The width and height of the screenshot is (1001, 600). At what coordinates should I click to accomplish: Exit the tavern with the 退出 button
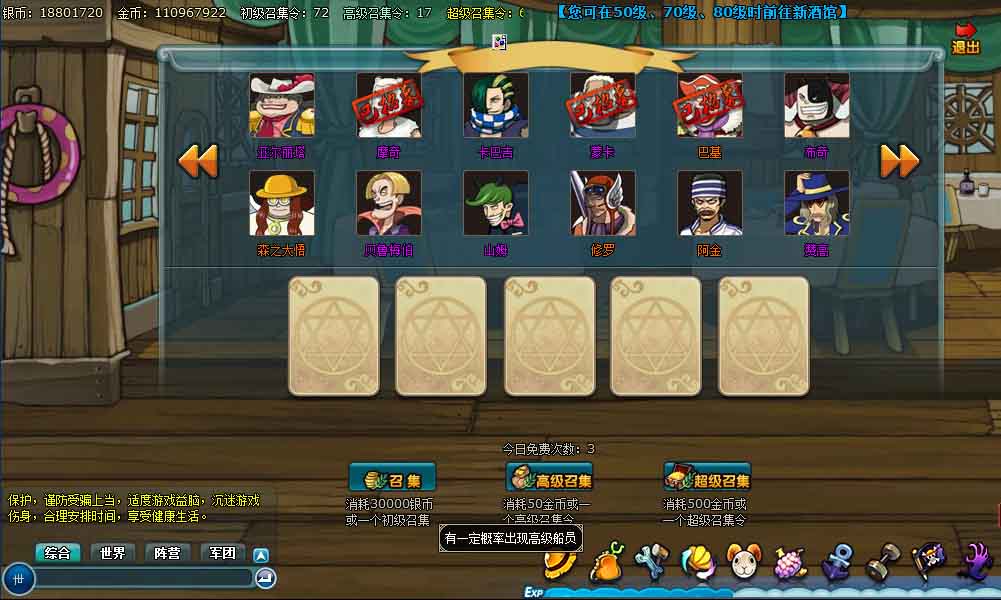click(965, 39)
